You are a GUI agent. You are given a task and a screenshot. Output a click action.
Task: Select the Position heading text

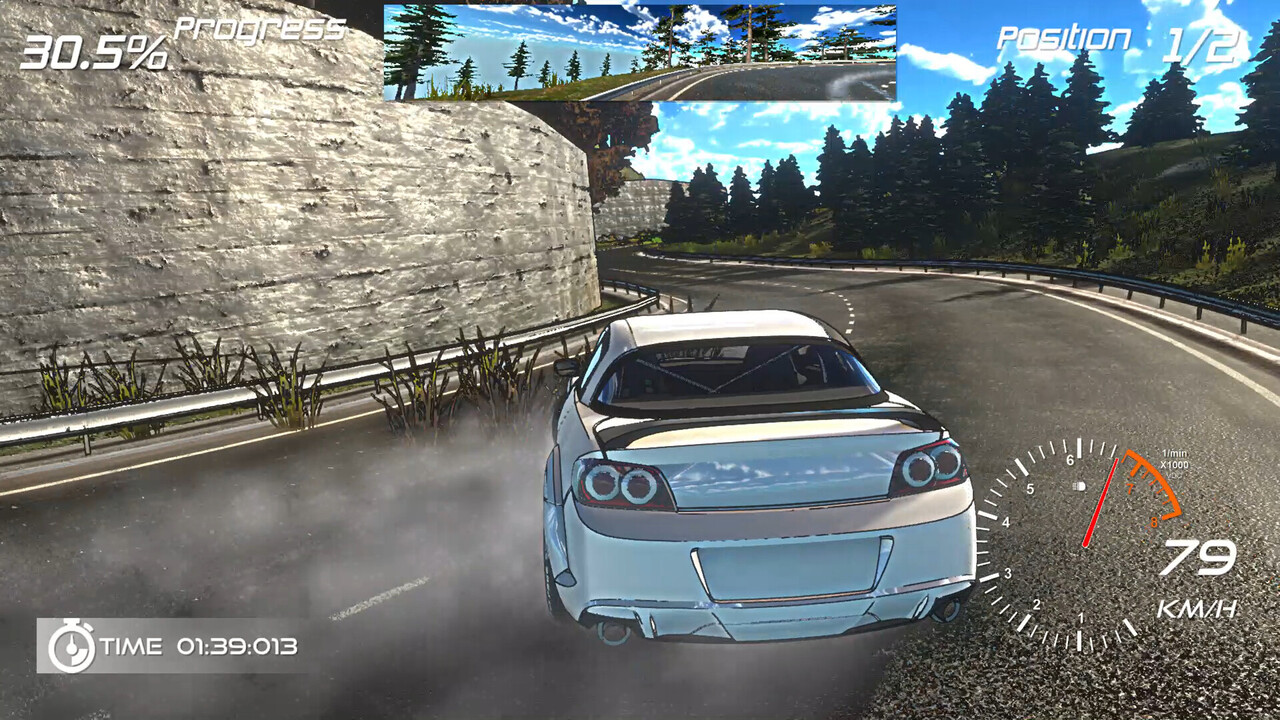(x=1065, y=38)
